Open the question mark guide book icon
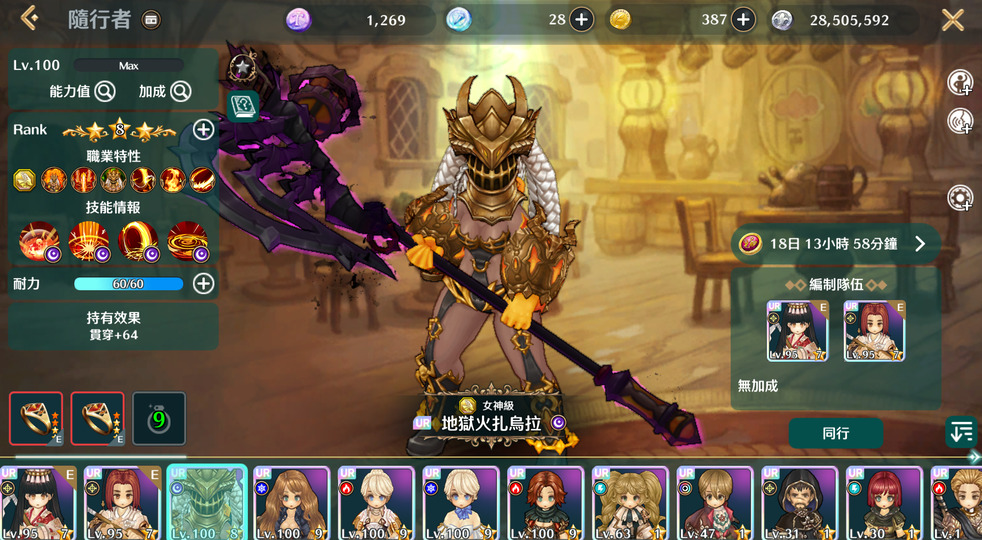 pyautogui.click(x=242, y=105)
